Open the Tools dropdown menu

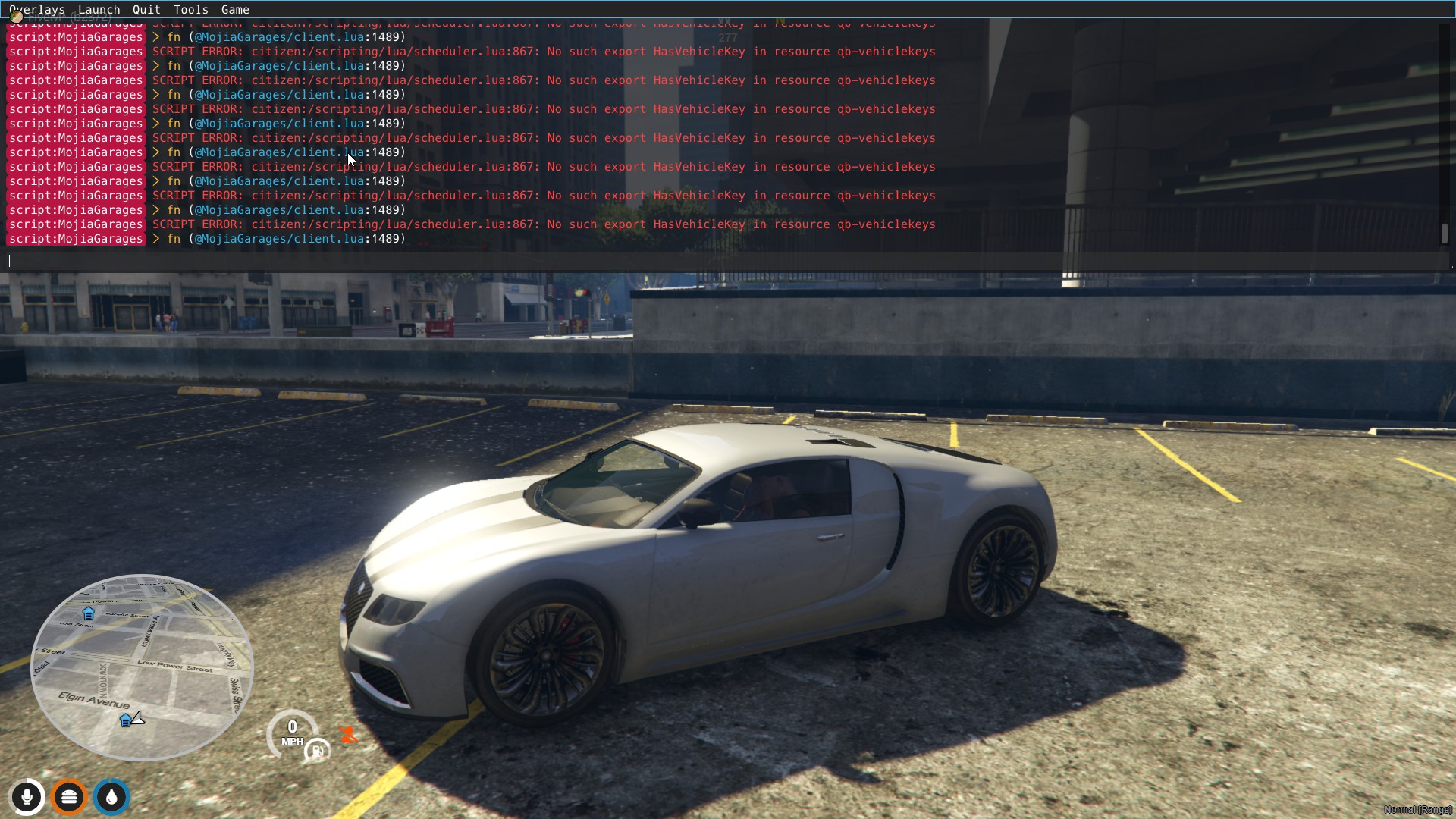[x=190, y=9]
